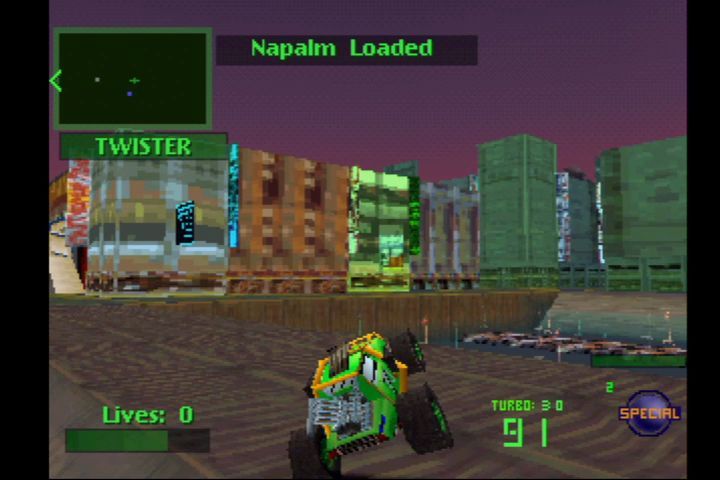Screen dimensions: 720x480
Task: Activate the SPECIAL weapon icon
Action: [x=649, y=413]
